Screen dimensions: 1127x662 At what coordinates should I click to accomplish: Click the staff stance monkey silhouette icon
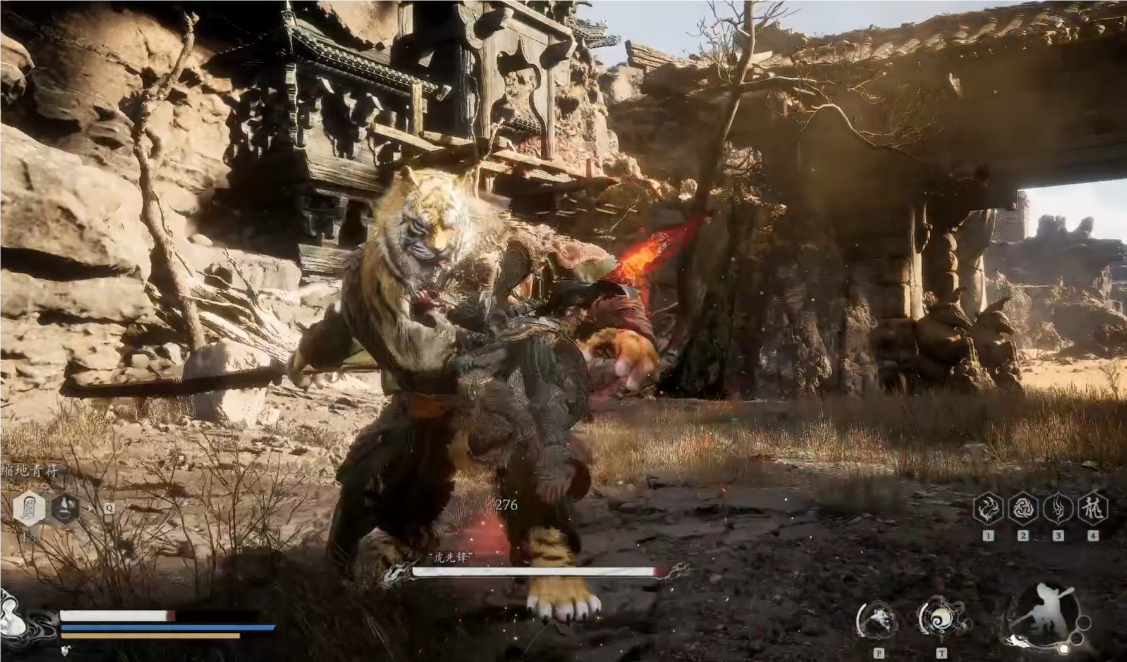(x=1043, y=614)
